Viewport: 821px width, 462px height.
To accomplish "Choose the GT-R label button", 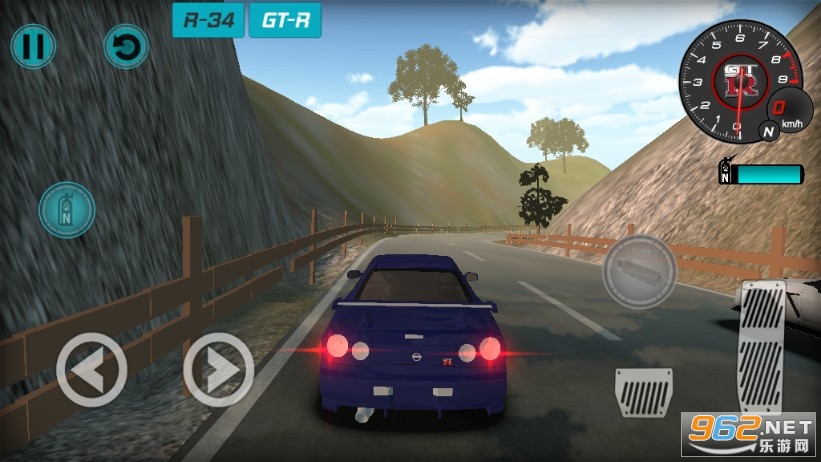I will [285, 20].
